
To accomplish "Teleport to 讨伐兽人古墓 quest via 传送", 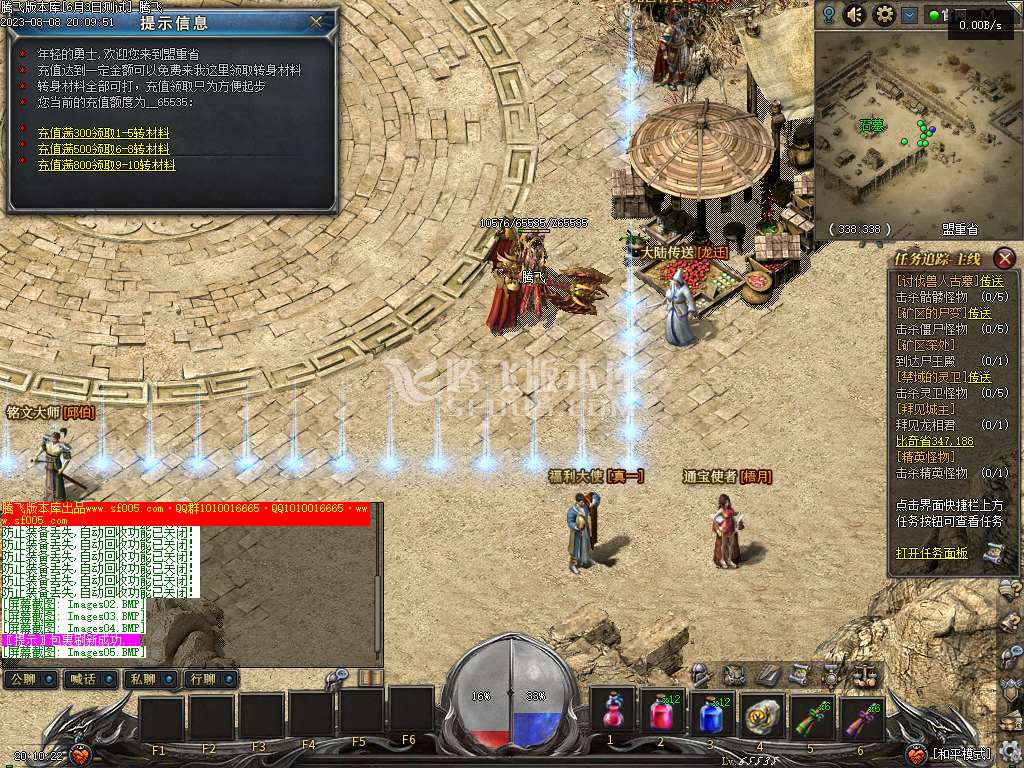I will point(991,281).
